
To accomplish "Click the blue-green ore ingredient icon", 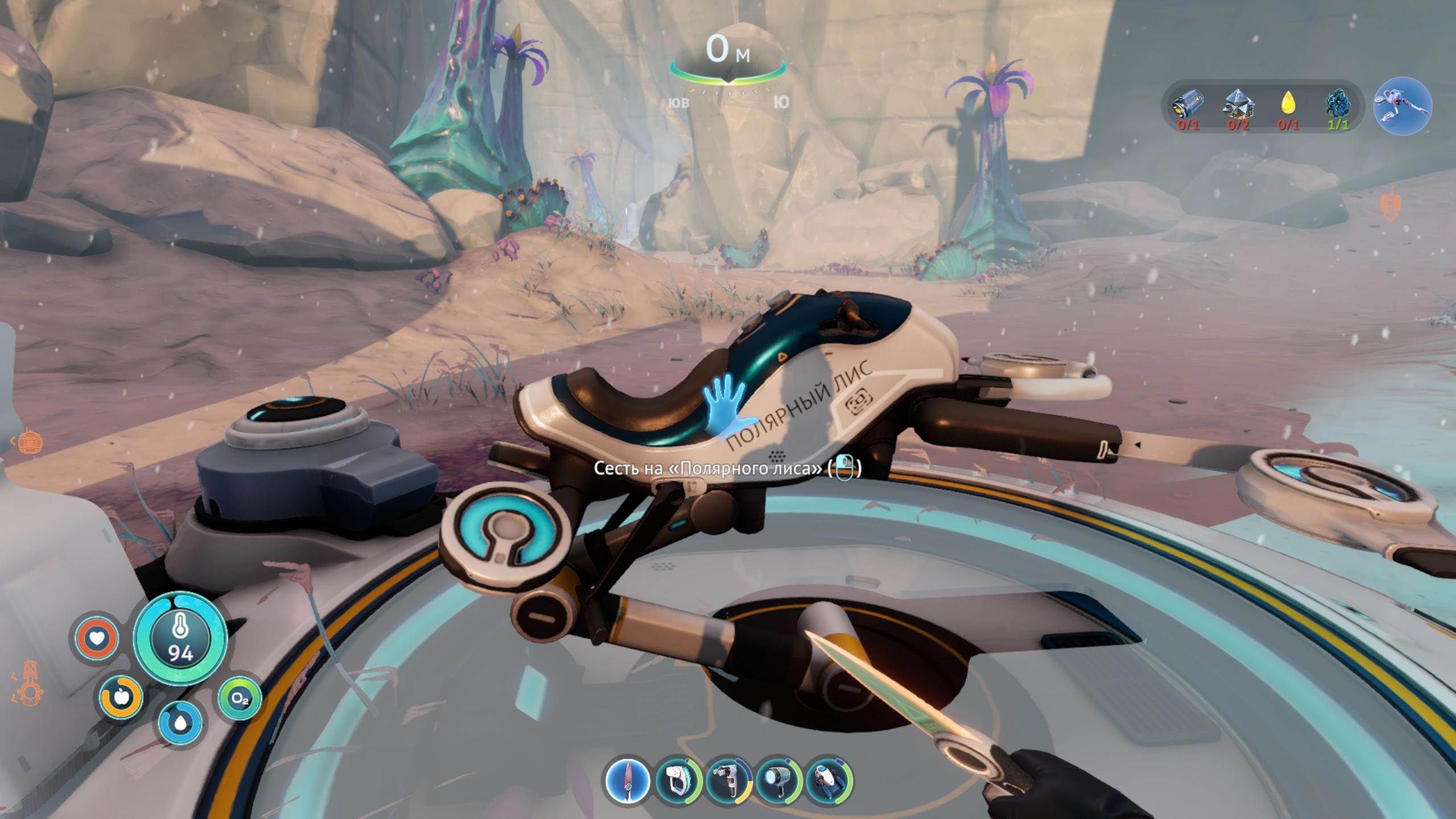I will [1338, 104].
